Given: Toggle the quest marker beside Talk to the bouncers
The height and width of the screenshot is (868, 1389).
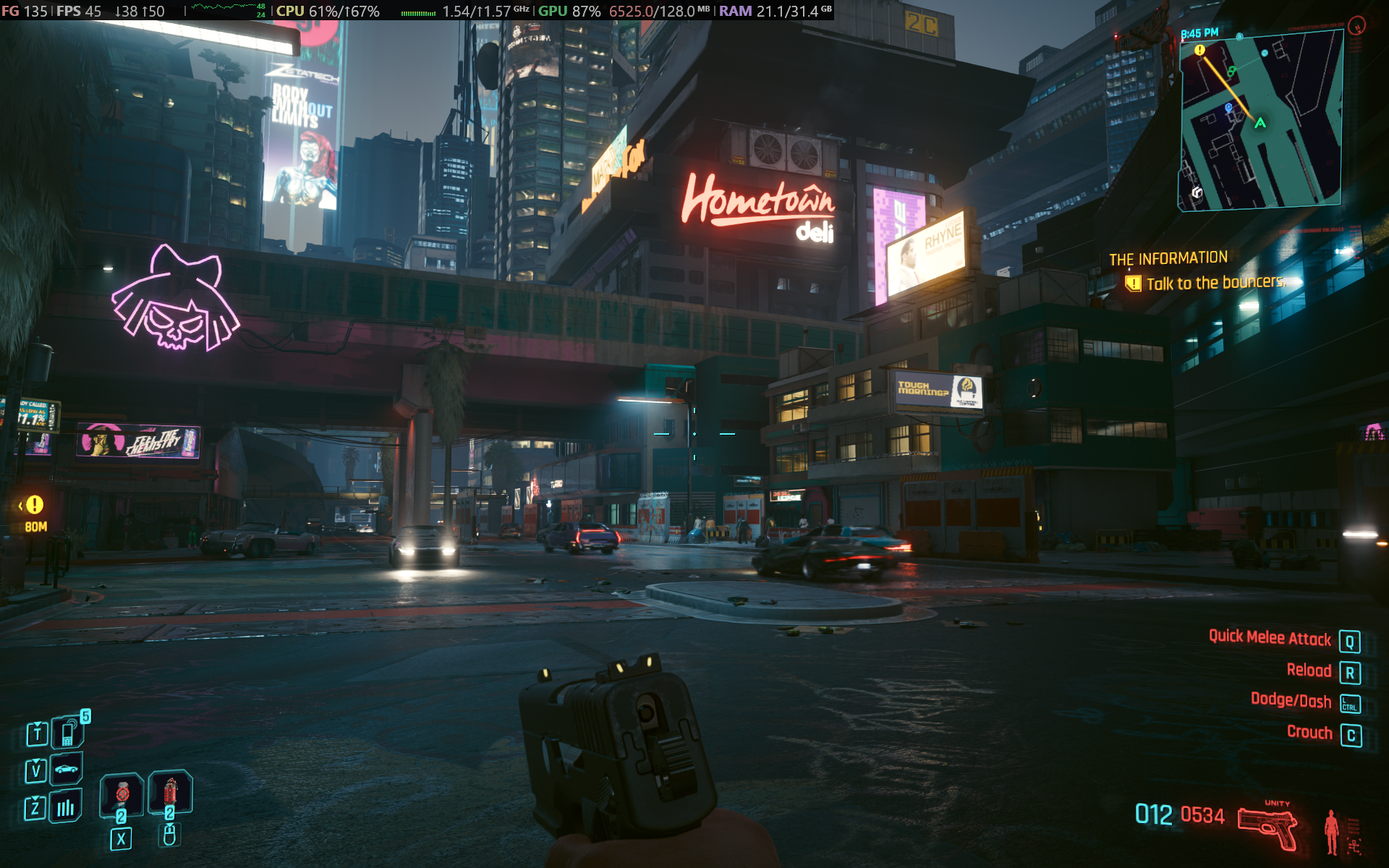Looking at the screenshot, I should (1133, 284).
